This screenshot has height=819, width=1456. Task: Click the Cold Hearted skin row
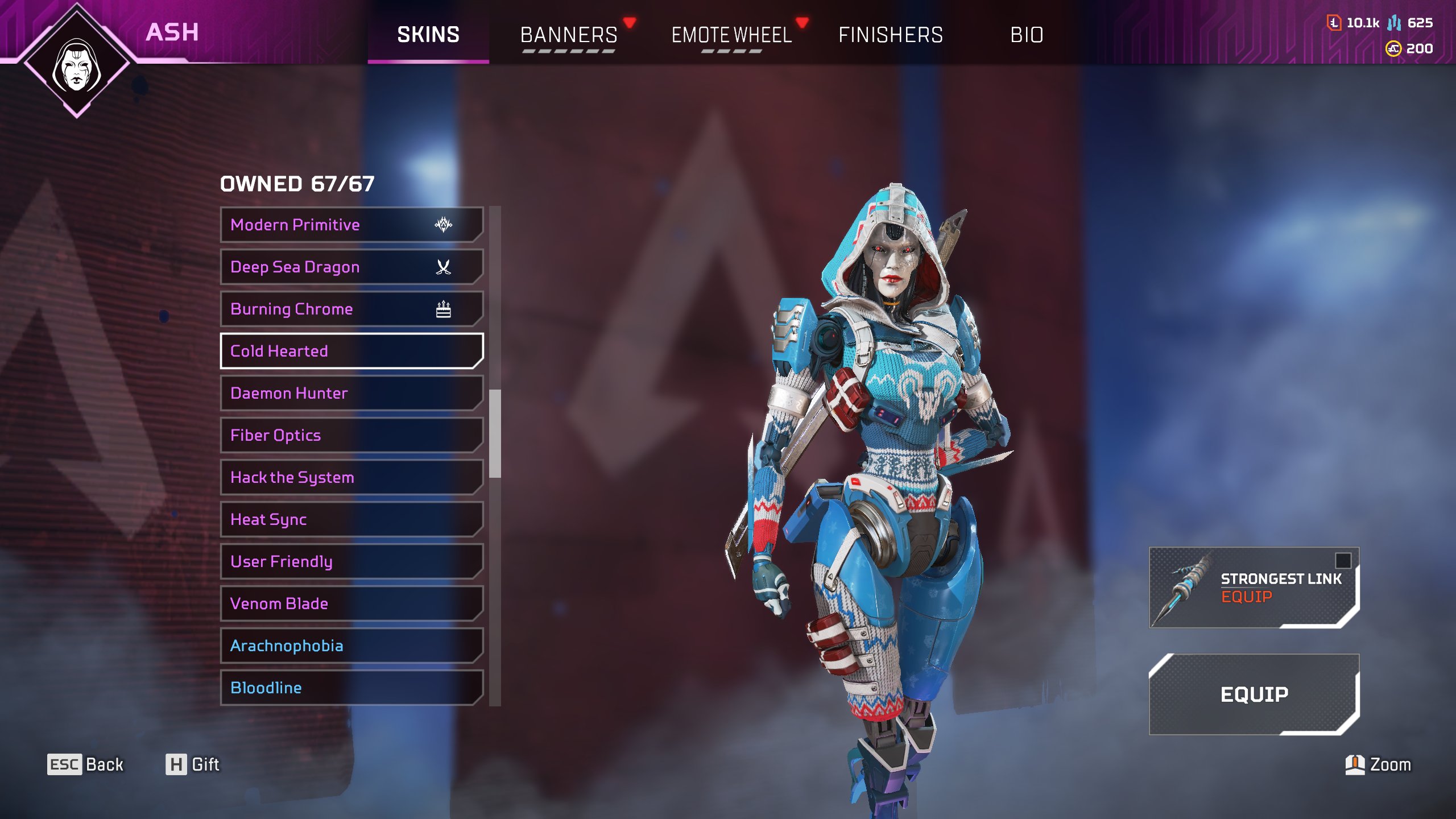351,351
